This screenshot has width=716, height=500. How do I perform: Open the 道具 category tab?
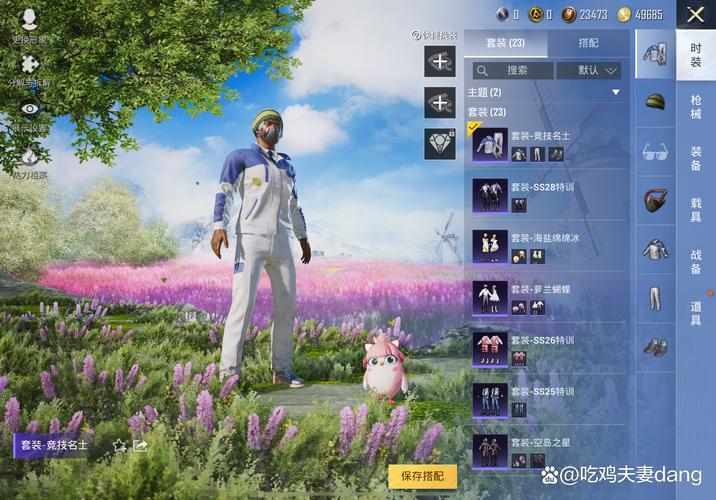(696, 312)
